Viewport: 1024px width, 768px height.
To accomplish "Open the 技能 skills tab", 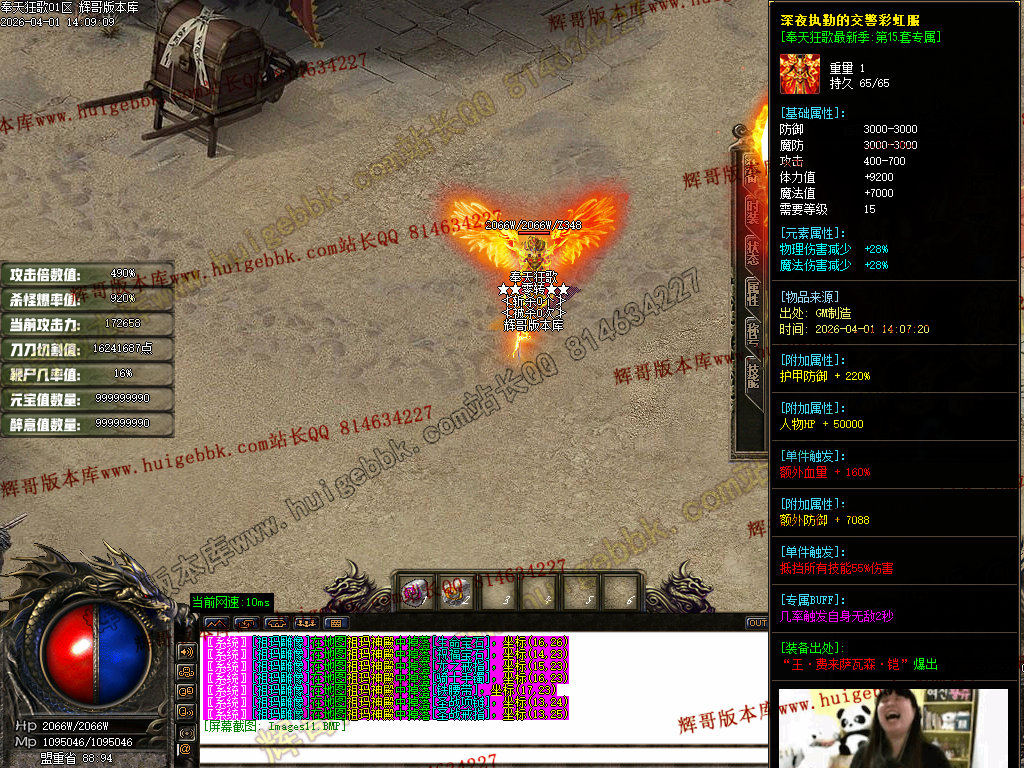I will coord(751,374).
